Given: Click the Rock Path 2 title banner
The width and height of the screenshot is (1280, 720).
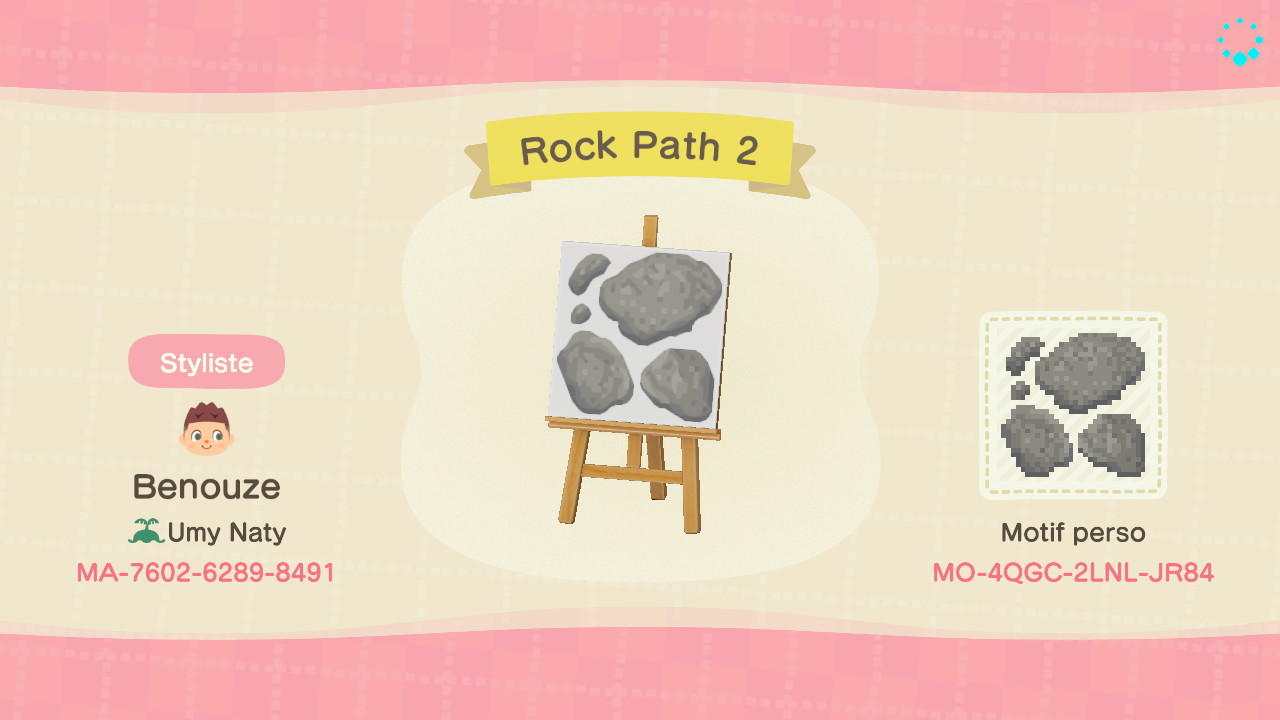Looking at the screenshot, I should pyautogui.click(x=640, y=148).
